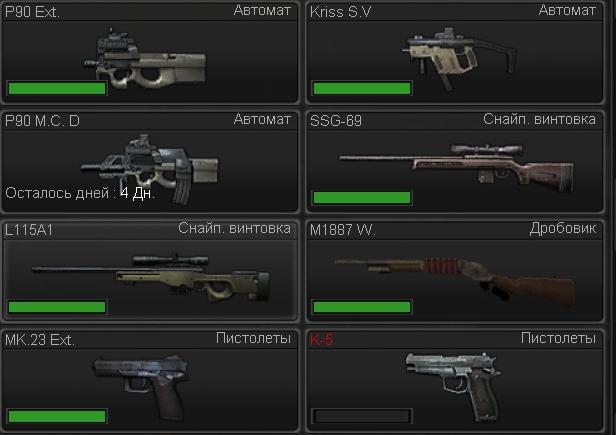
Task: Select the M1887 W. shotgun
Action: point(455,270)
